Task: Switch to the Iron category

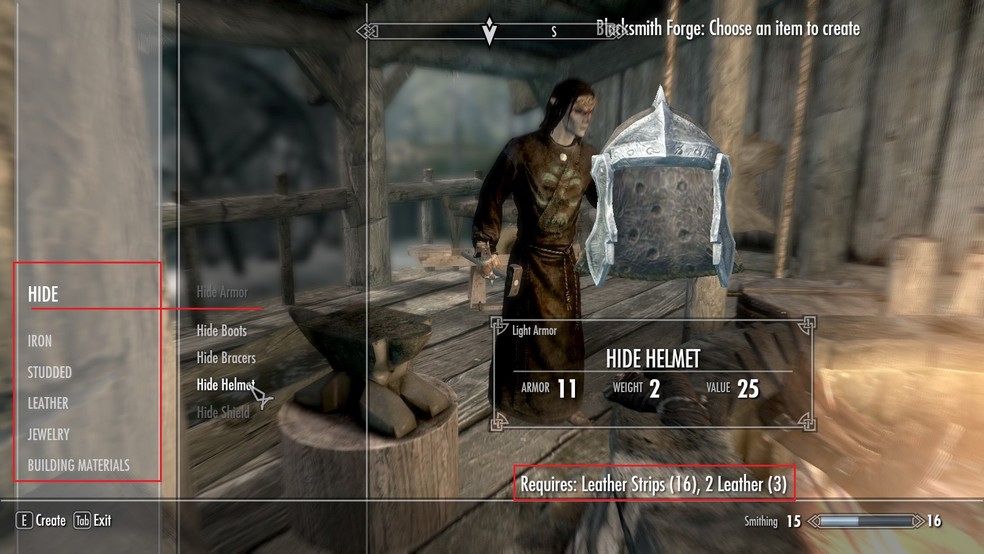Action: 40,341
